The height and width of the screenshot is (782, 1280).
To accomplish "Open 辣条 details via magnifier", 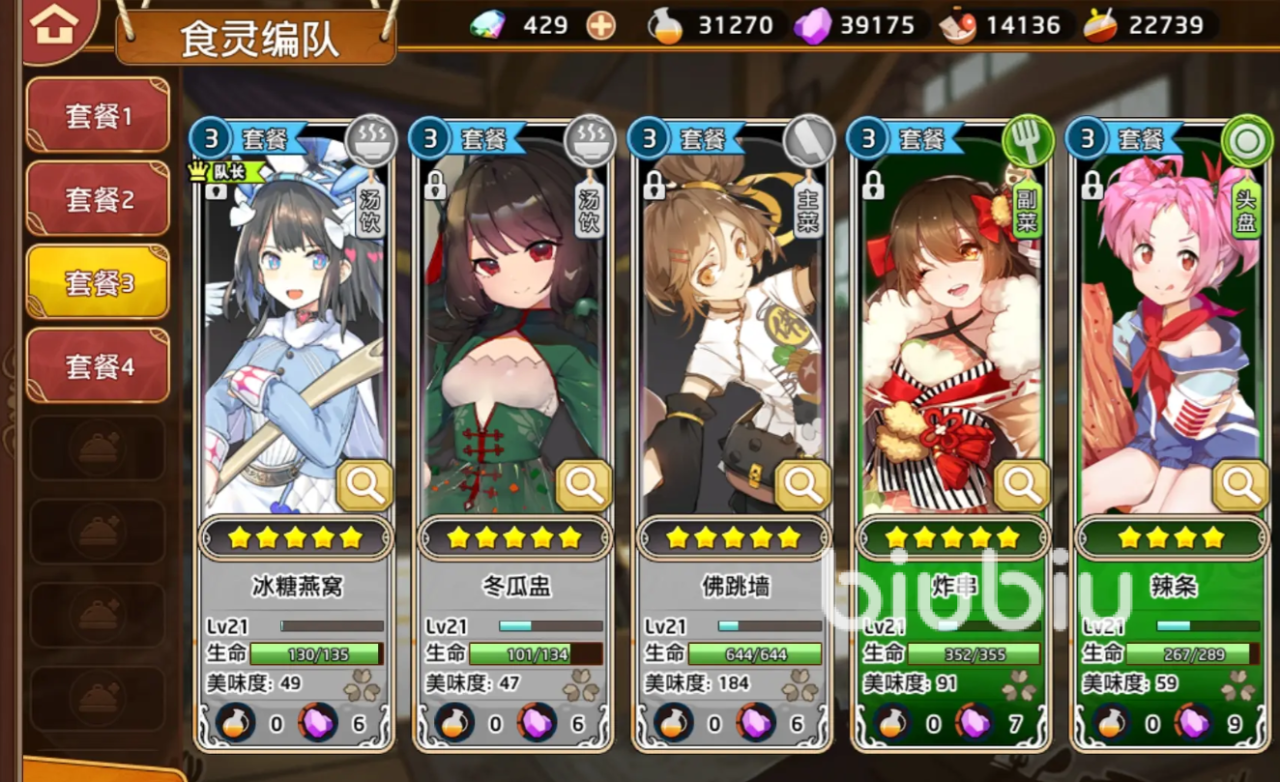I will (1241, 486).
